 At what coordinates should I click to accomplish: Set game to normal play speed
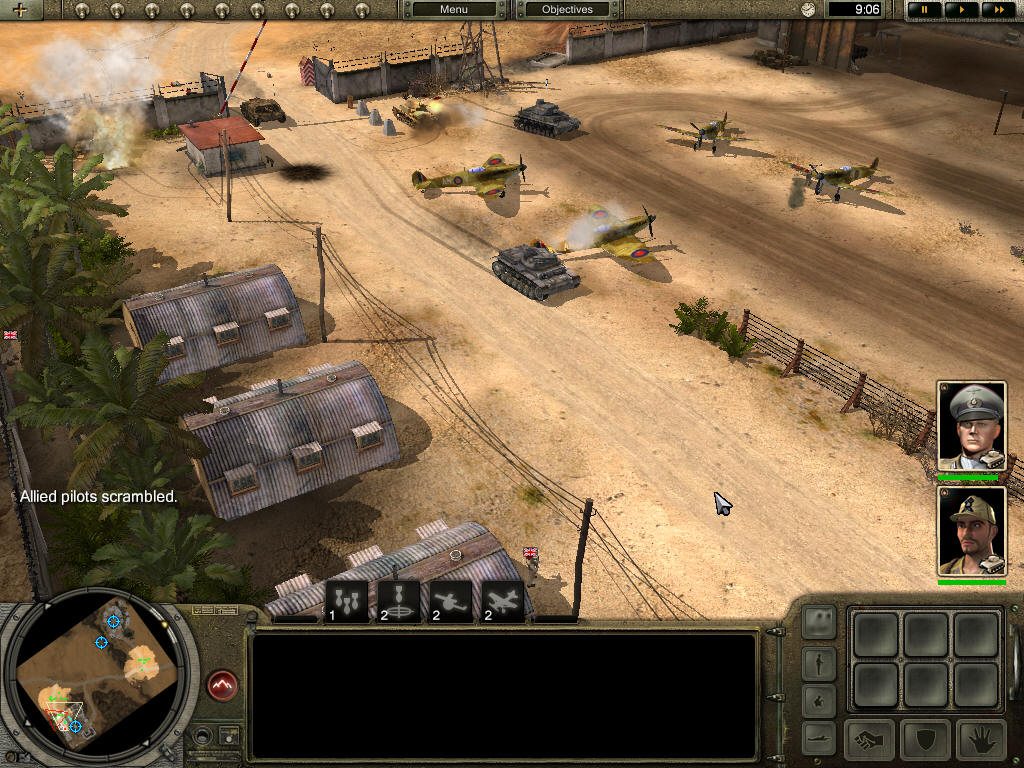[x=960, y=10]
